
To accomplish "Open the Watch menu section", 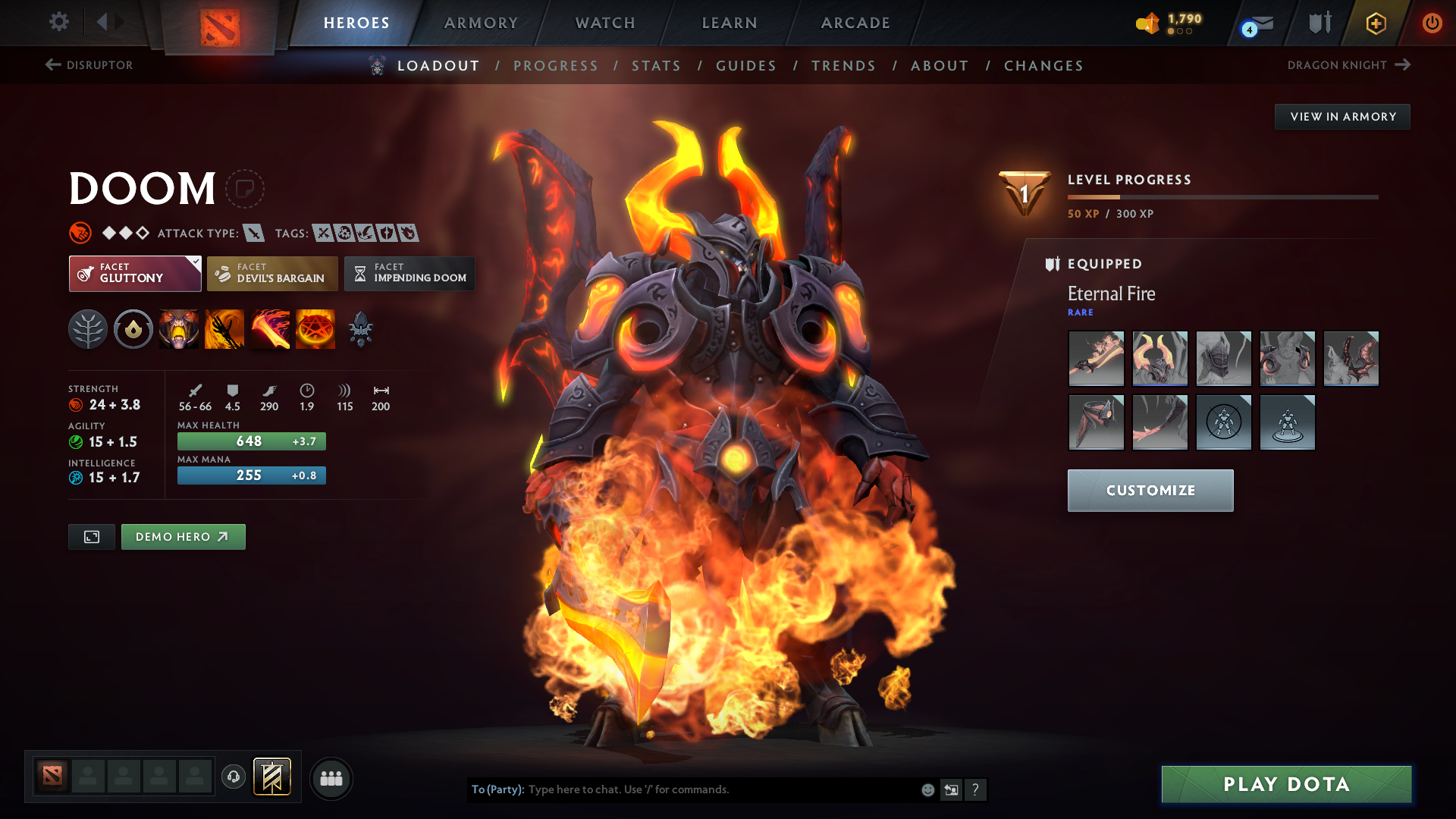I will pyautogui.click(x=604, y=23).
